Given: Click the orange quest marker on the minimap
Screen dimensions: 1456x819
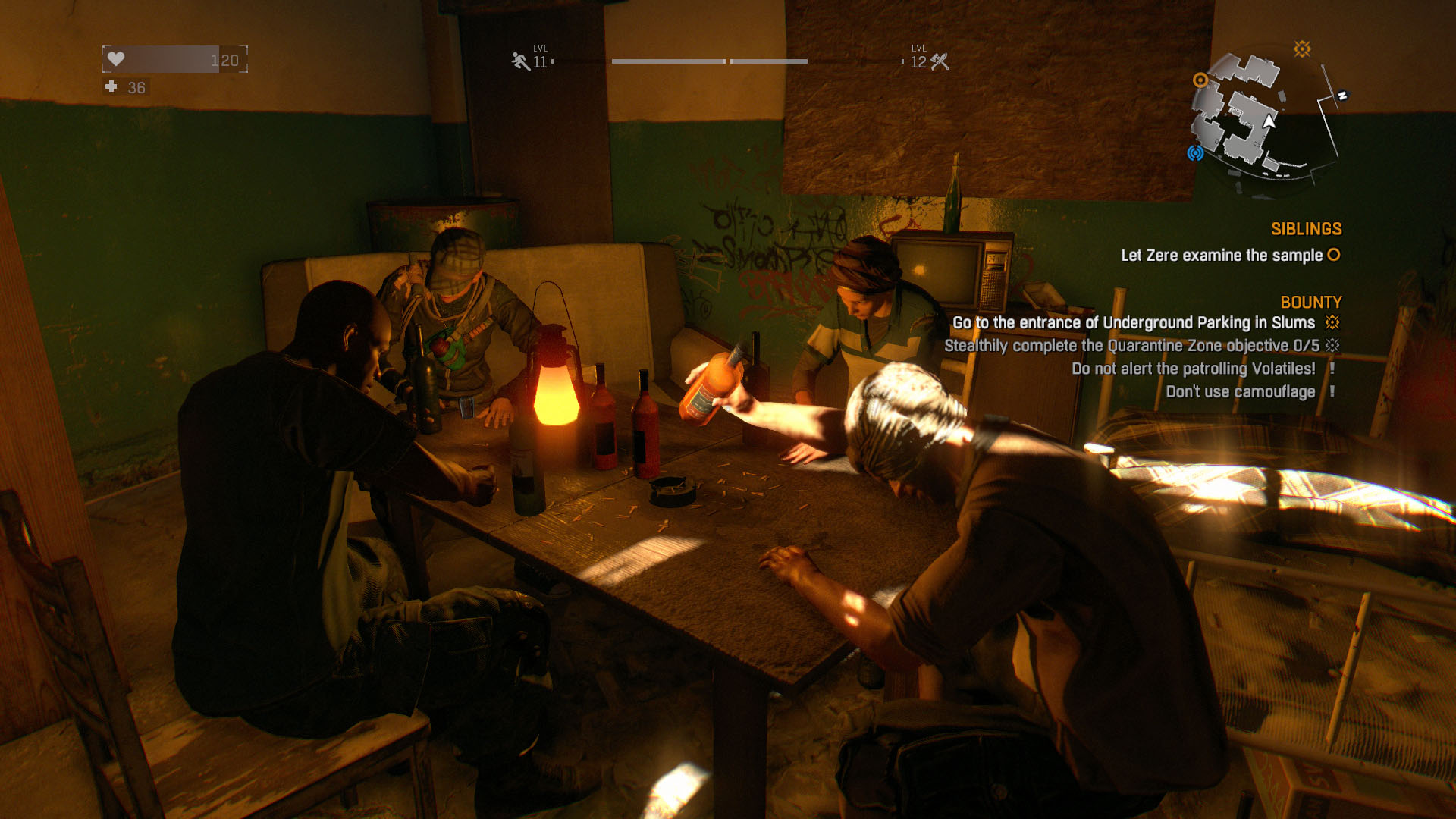Looking at the screenshot, I should point(1200,80).
